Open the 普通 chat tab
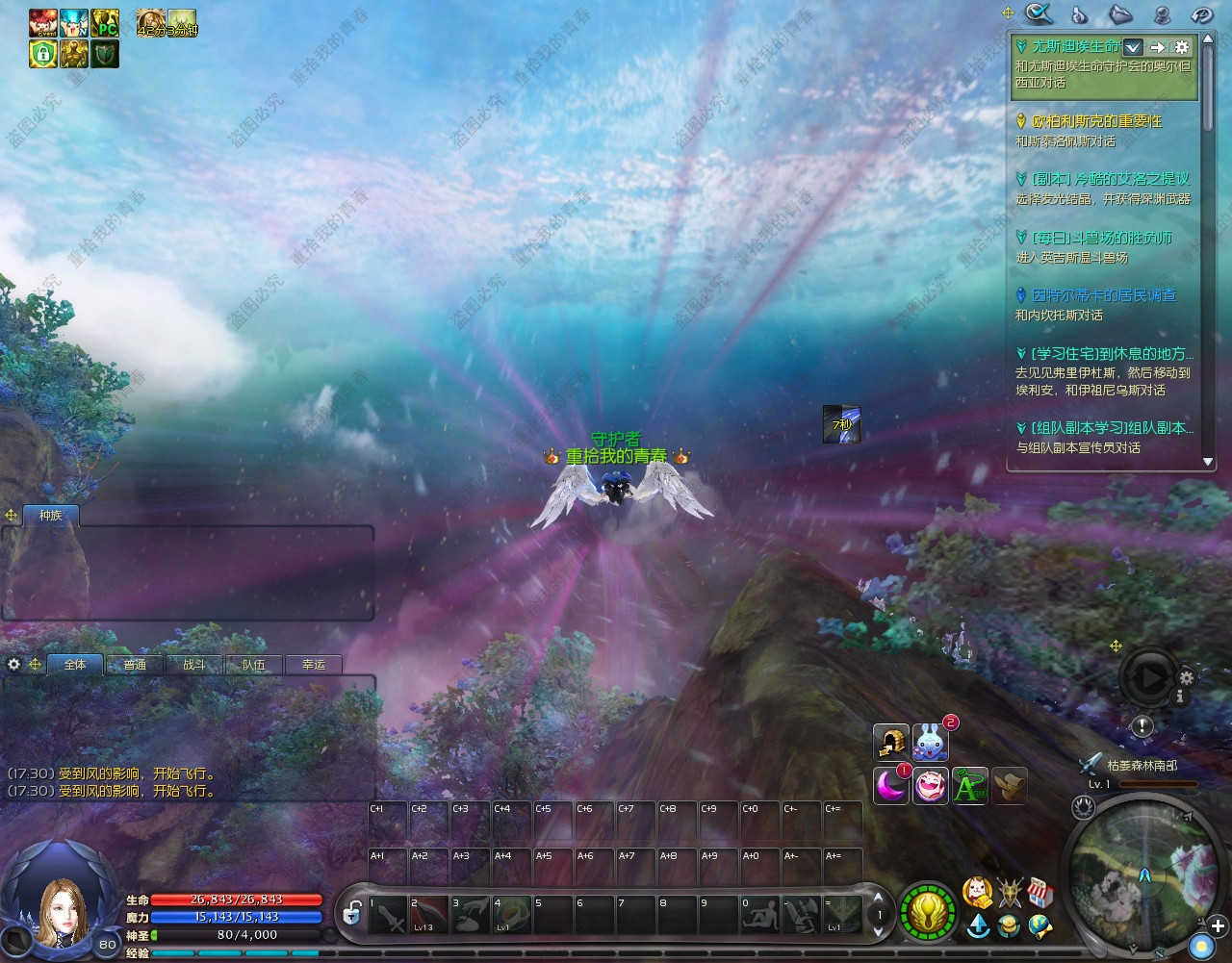This screenshot has width=1232, height=963. point(135,665)
